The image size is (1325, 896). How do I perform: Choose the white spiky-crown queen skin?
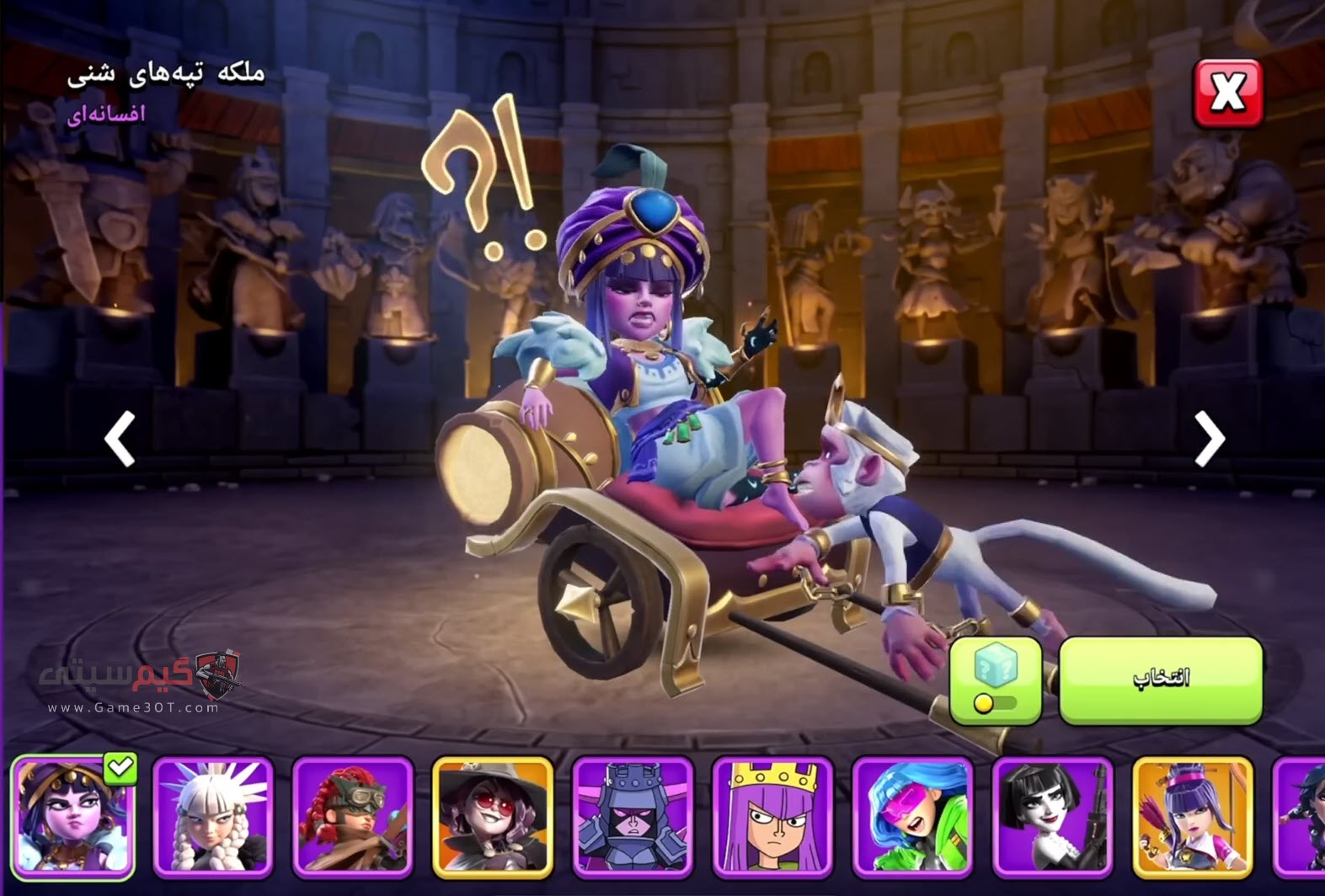(x=213, y=816)
